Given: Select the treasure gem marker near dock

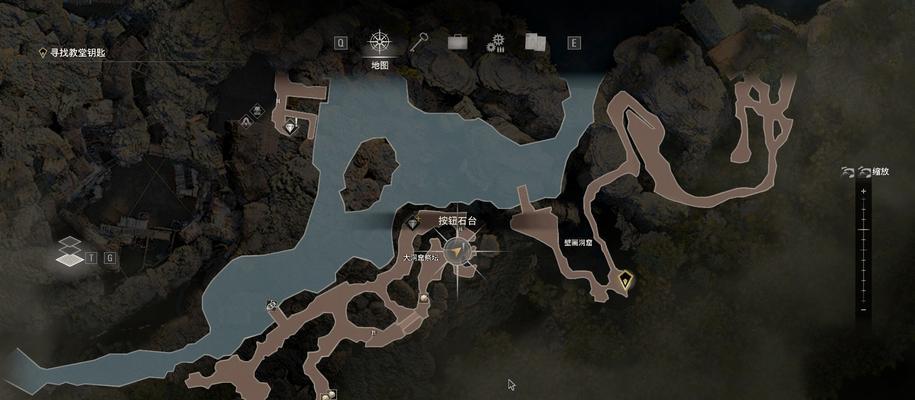Looking at the screenshot, I should point(291,127).
